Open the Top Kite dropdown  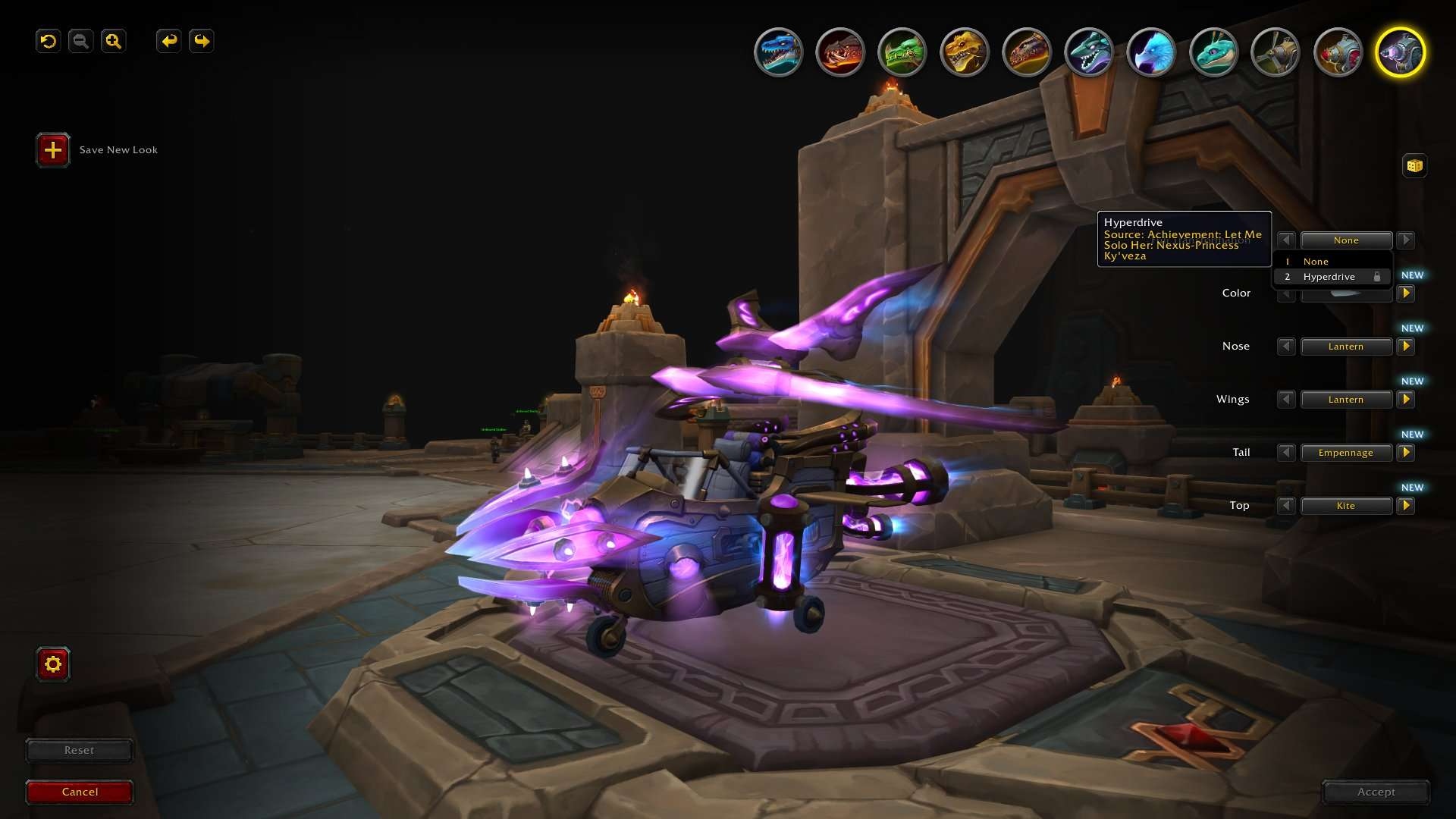coord(1346,506)
